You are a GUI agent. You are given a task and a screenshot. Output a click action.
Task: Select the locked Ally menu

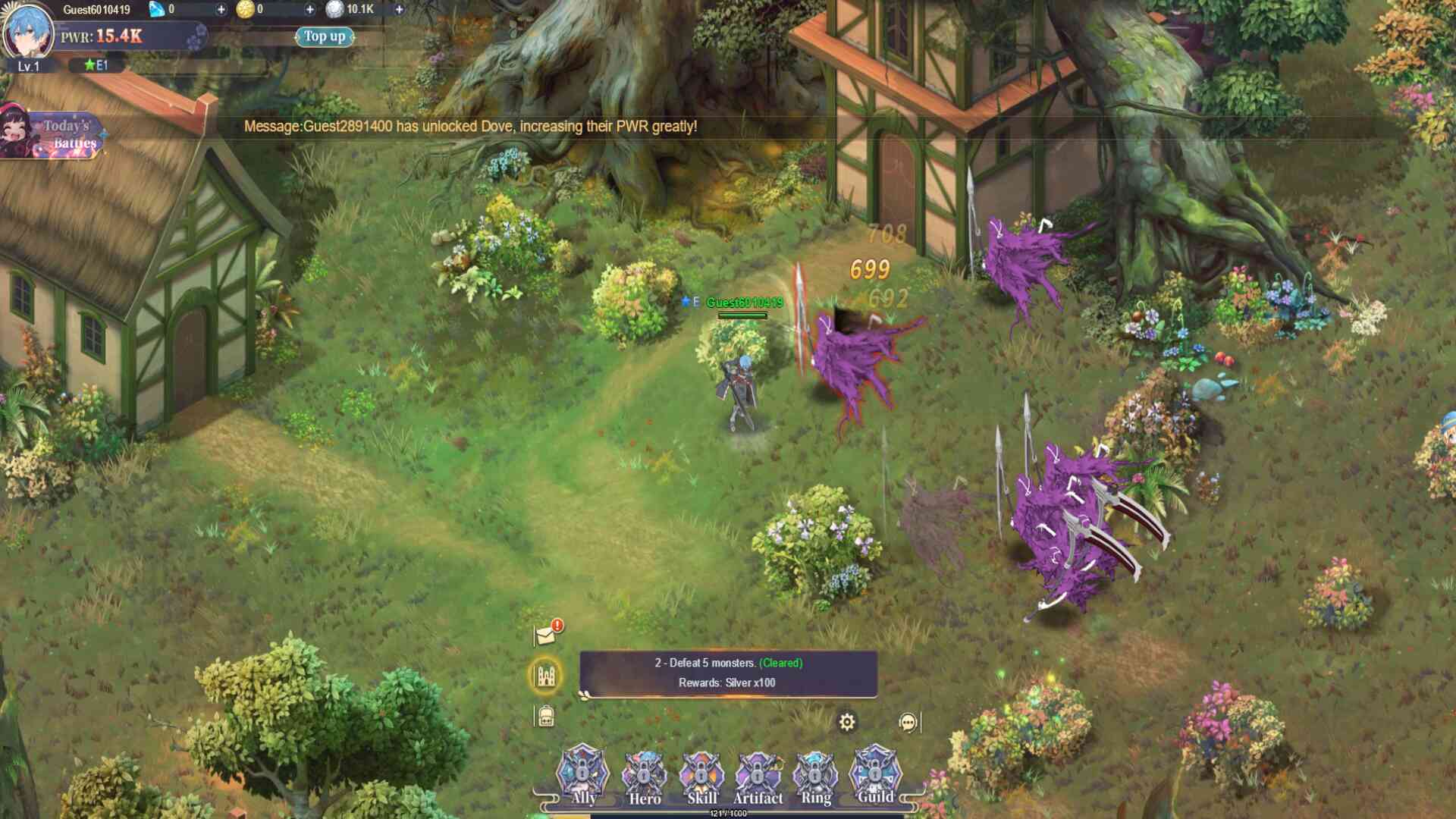[583, 775]
